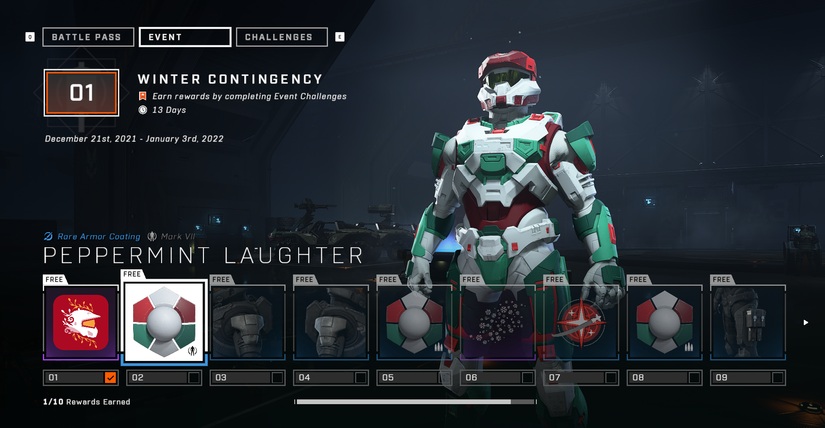This screenshot has width=825, height=428.
Task: Select the tier 05 armor coating reward
Action: (414, 323)
